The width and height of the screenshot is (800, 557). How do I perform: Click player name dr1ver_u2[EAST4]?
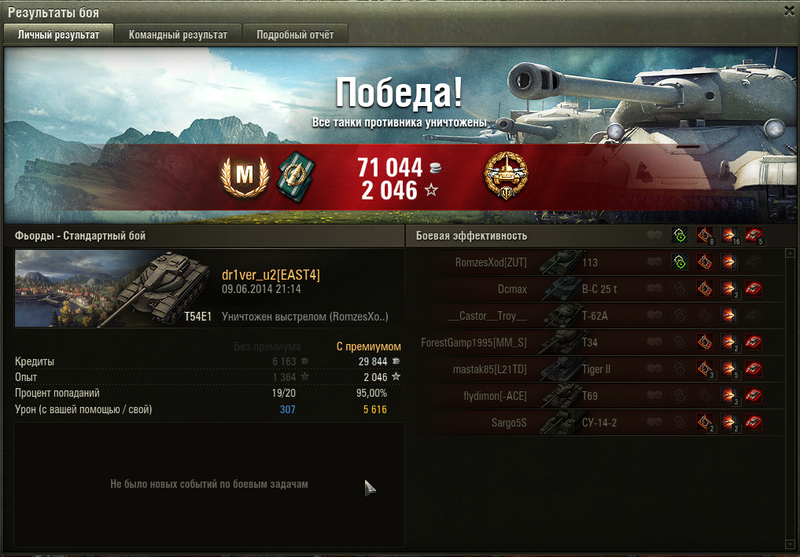270,275
